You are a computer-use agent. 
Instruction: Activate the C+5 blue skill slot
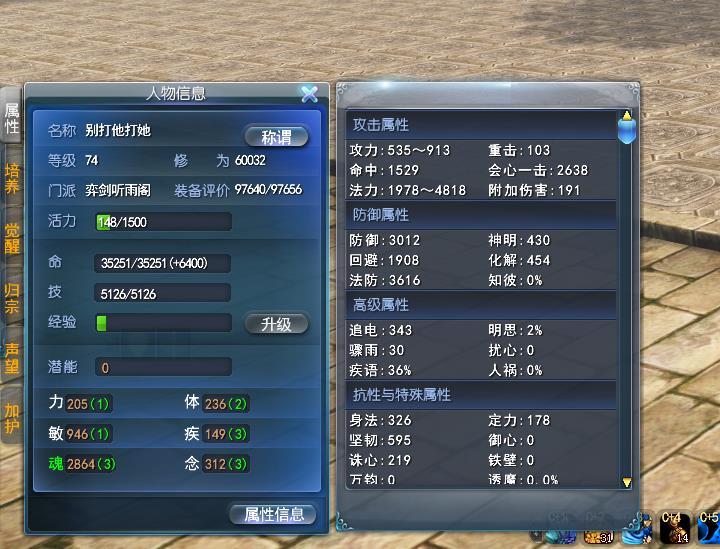coord(709,528)
